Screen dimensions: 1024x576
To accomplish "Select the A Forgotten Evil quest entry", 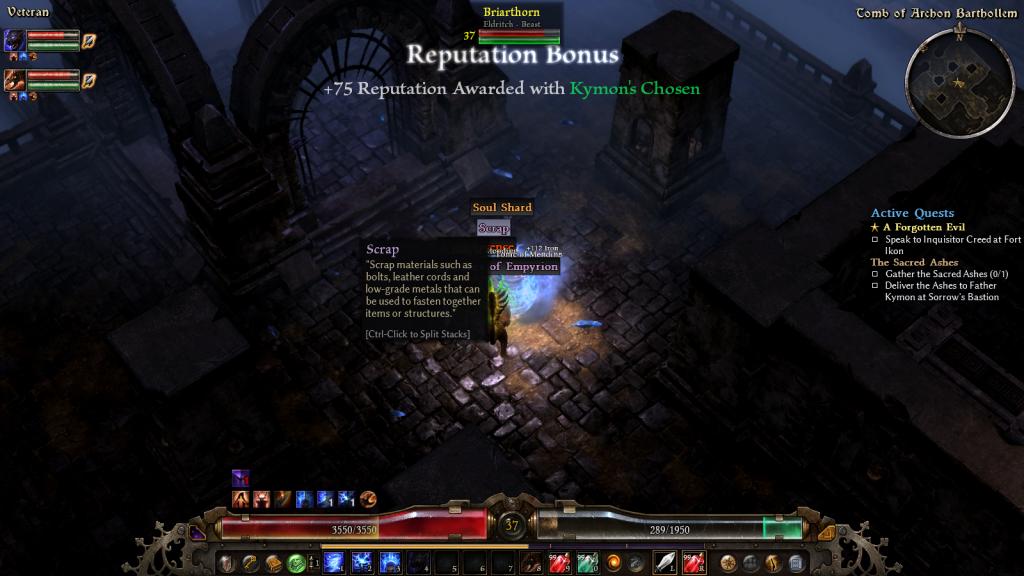I will coord(923,227).
